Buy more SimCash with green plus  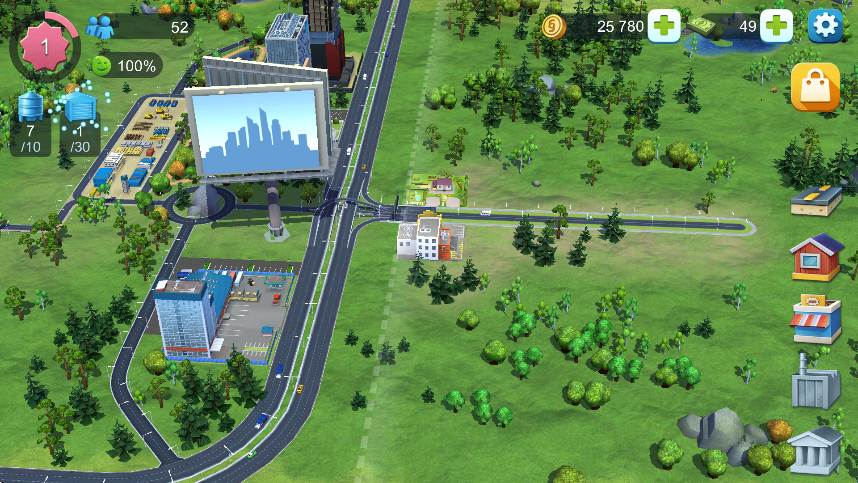coord(776,25)
